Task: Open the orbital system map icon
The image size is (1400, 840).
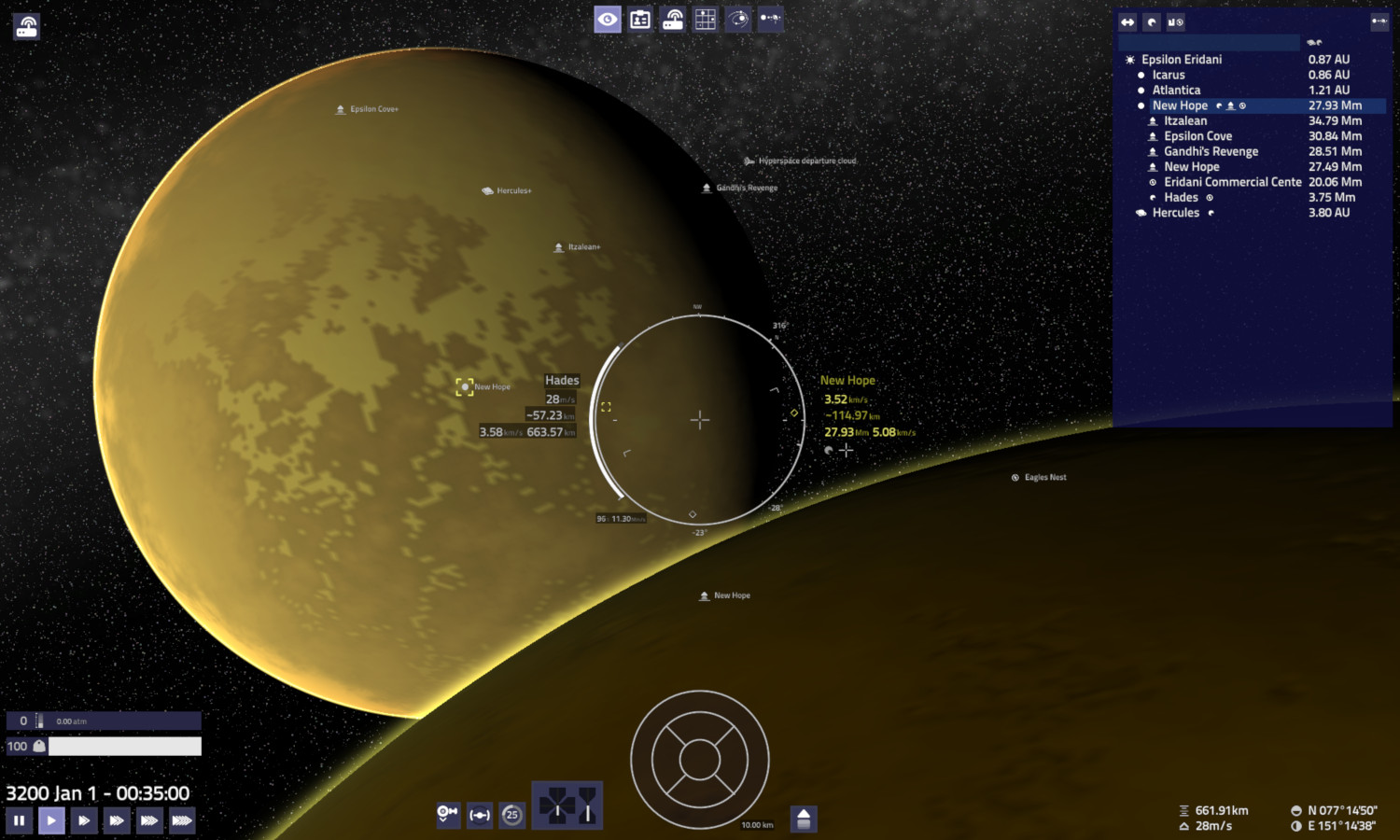Action: pyautogui.click(x=738, y=19)
